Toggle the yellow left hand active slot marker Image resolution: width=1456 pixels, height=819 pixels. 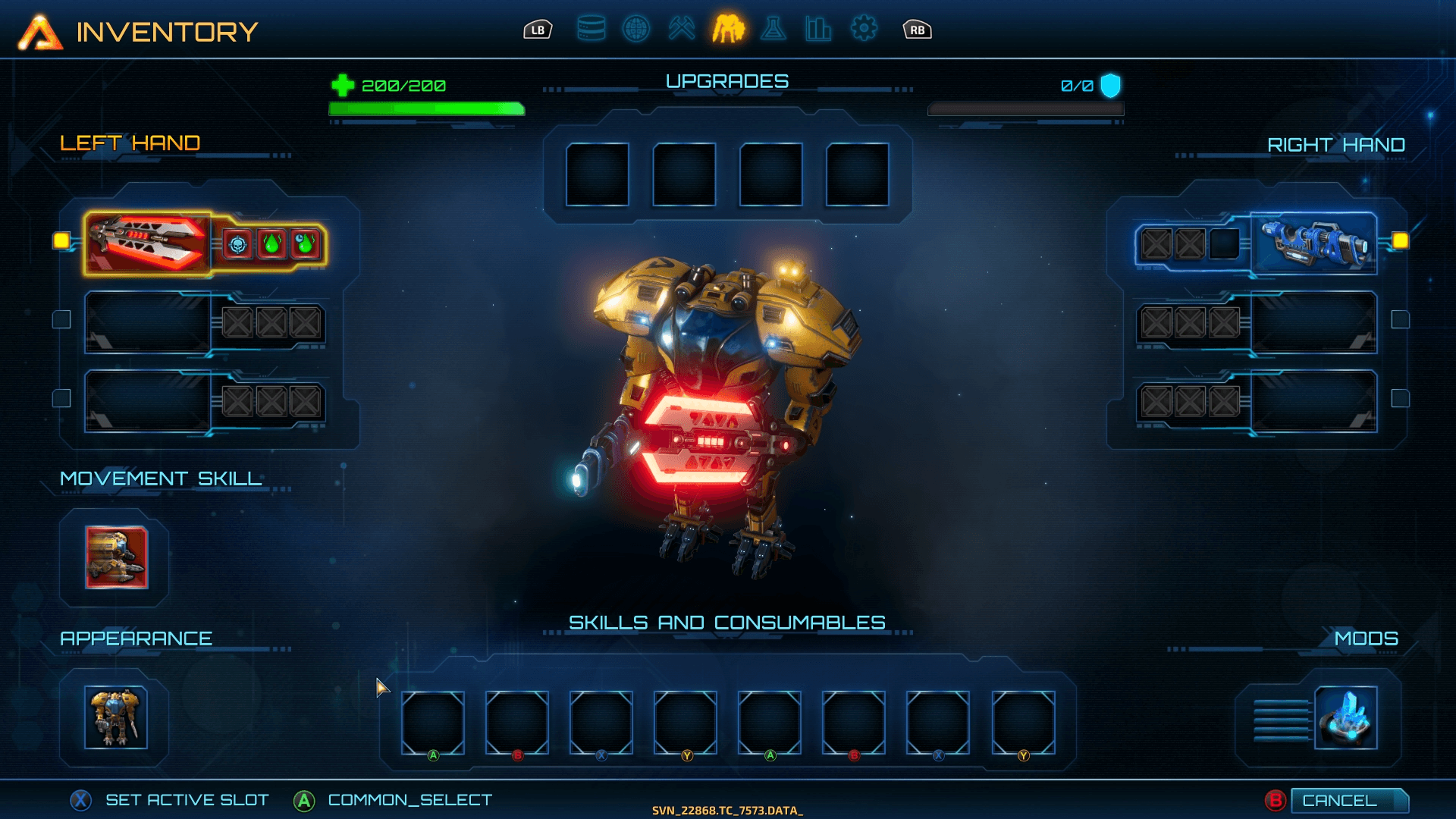click(x=61, y=241)
